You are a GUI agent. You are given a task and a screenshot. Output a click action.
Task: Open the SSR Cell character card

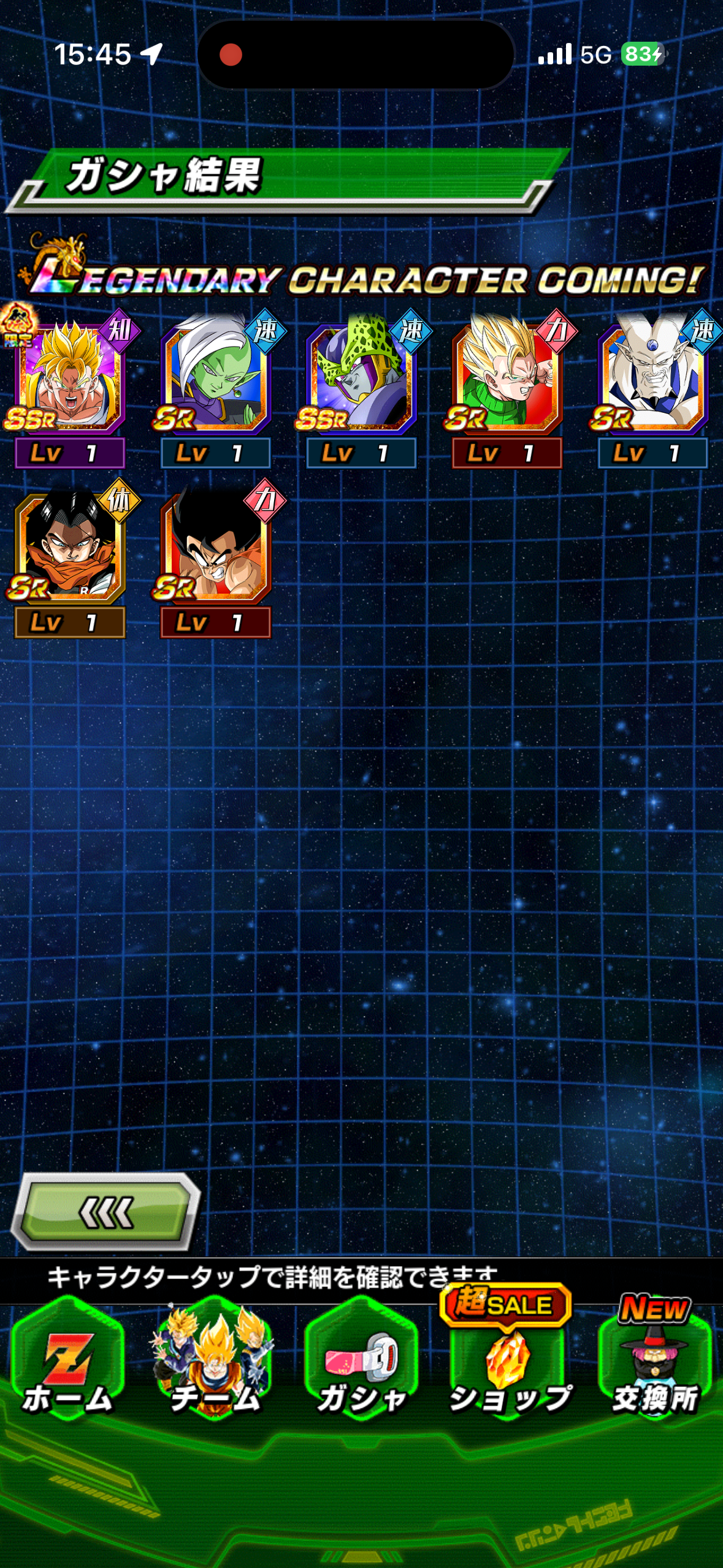pos(361,377)
